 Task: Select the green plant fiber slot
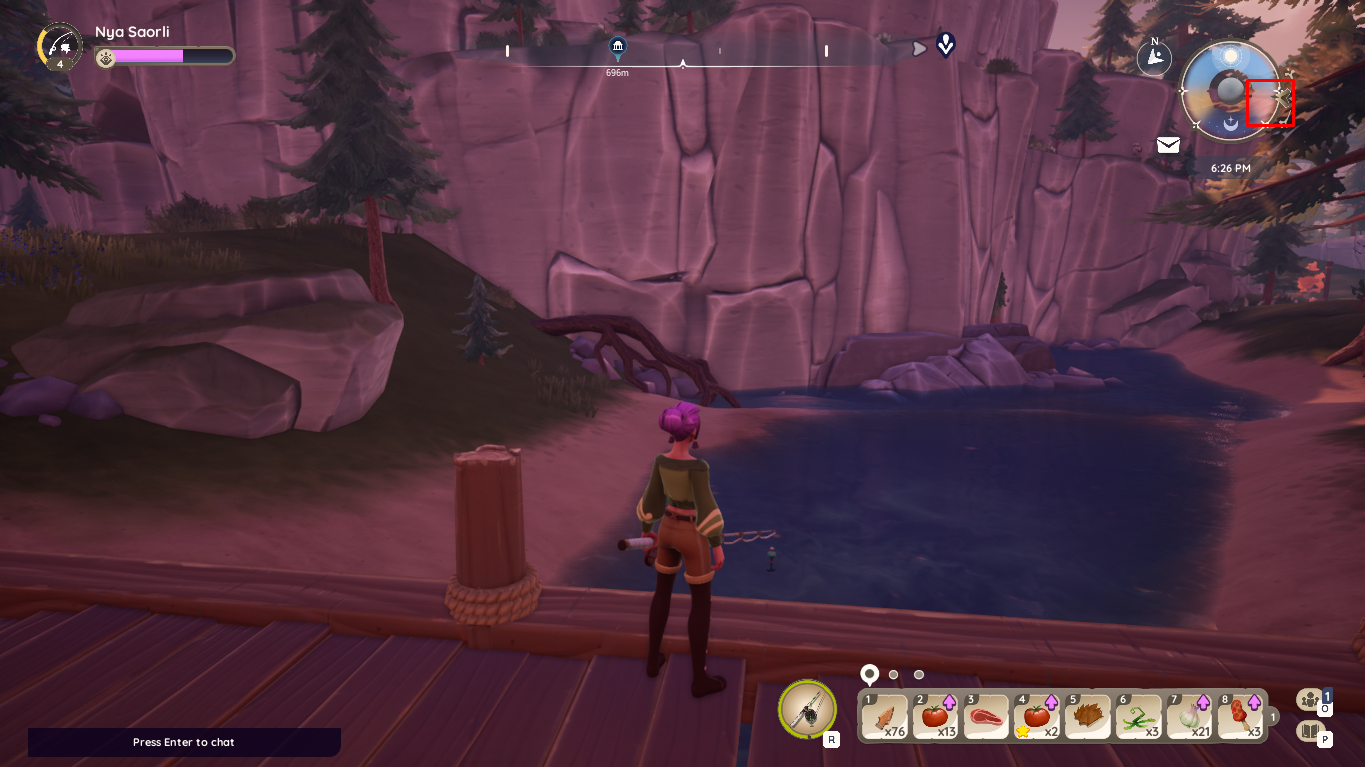coord(1137,716)
